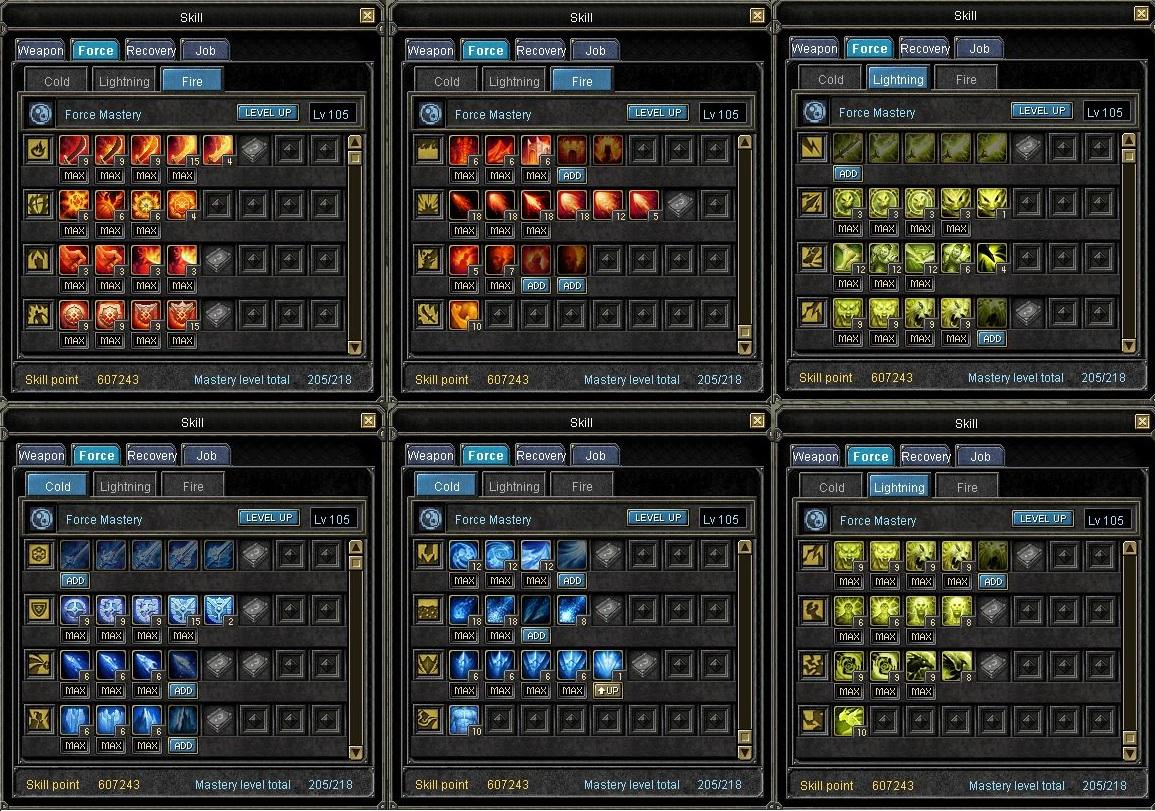1155x811 pixels.
Task: Add the first greyed cold sword skill
Action: [x=74, y=580]
